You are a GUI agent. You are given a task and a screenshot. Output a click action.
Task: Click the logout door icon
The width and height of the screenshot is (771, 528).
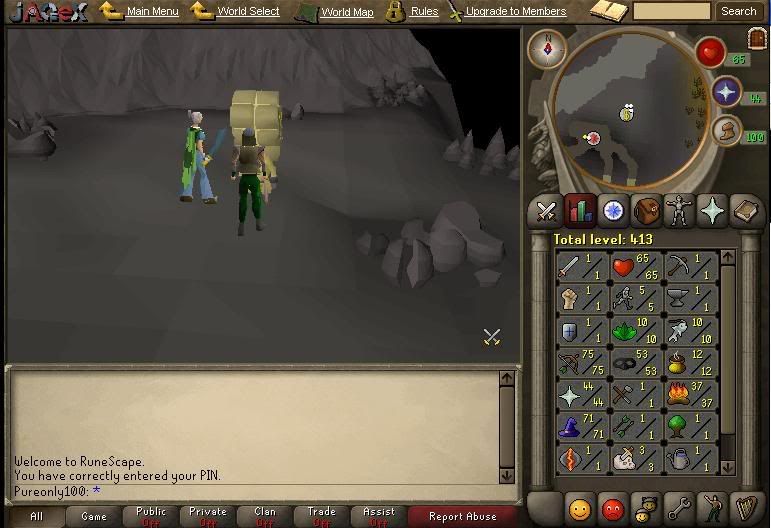pyautogui.click(x=755, y=38)
